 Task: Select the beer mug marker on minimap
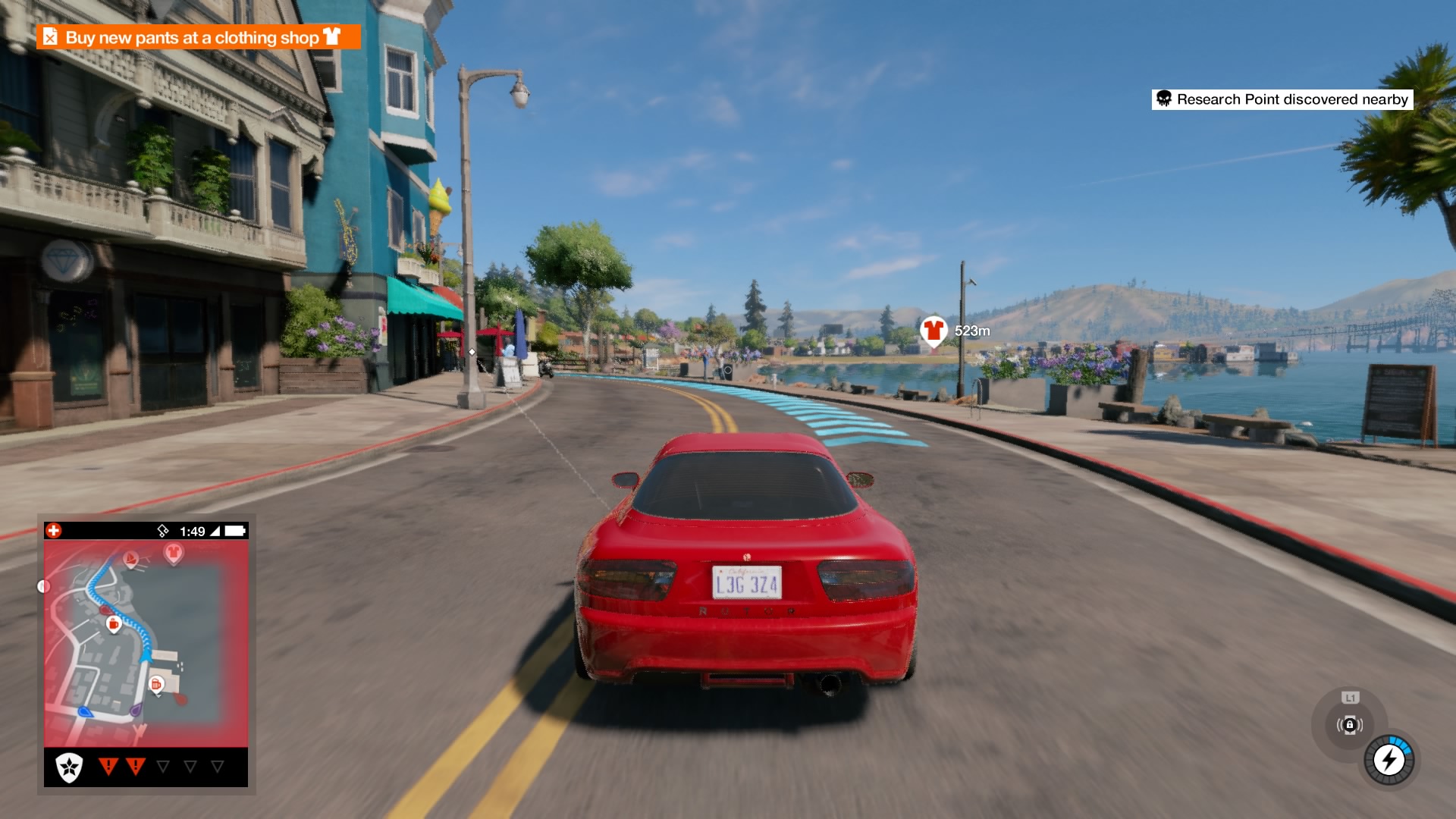coord(156,684)
